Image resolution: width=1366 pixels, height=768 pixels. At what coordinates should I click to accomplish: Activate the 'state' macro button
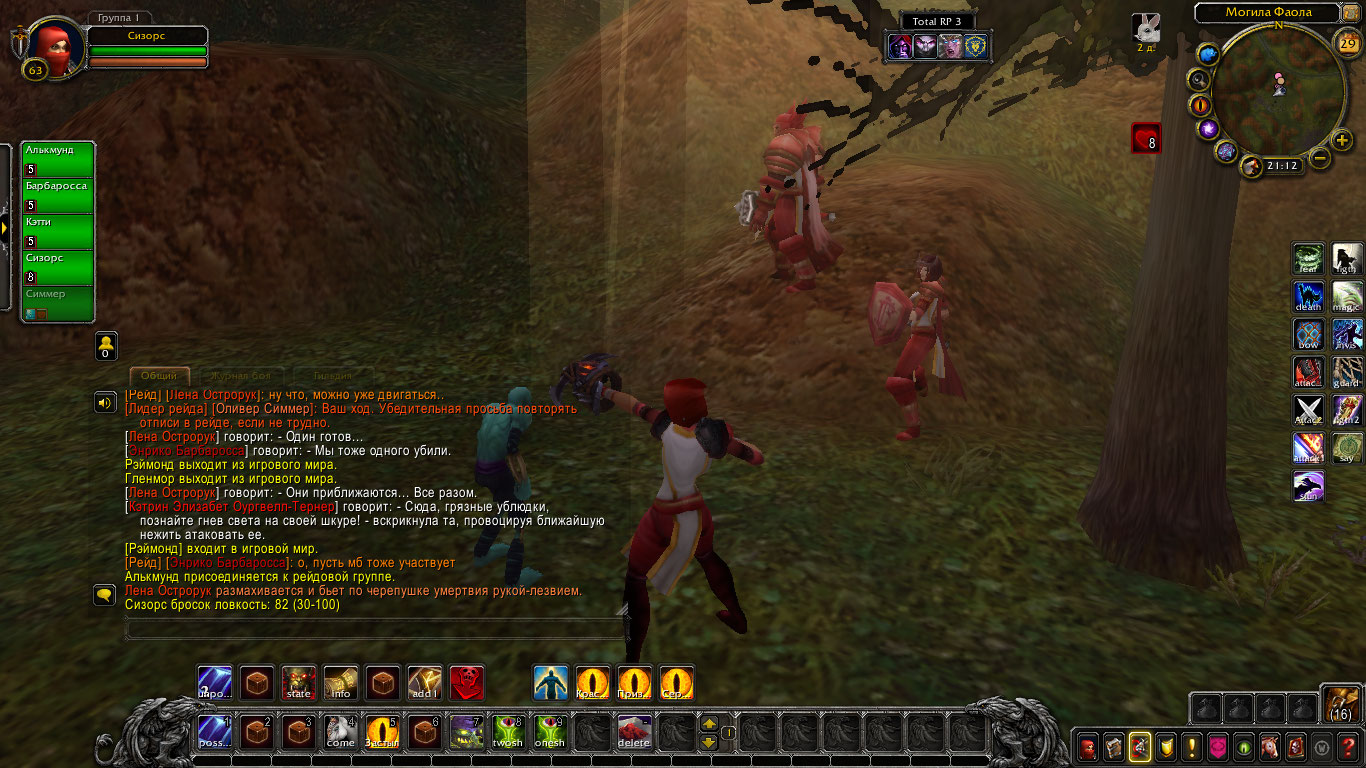[299, 683]
